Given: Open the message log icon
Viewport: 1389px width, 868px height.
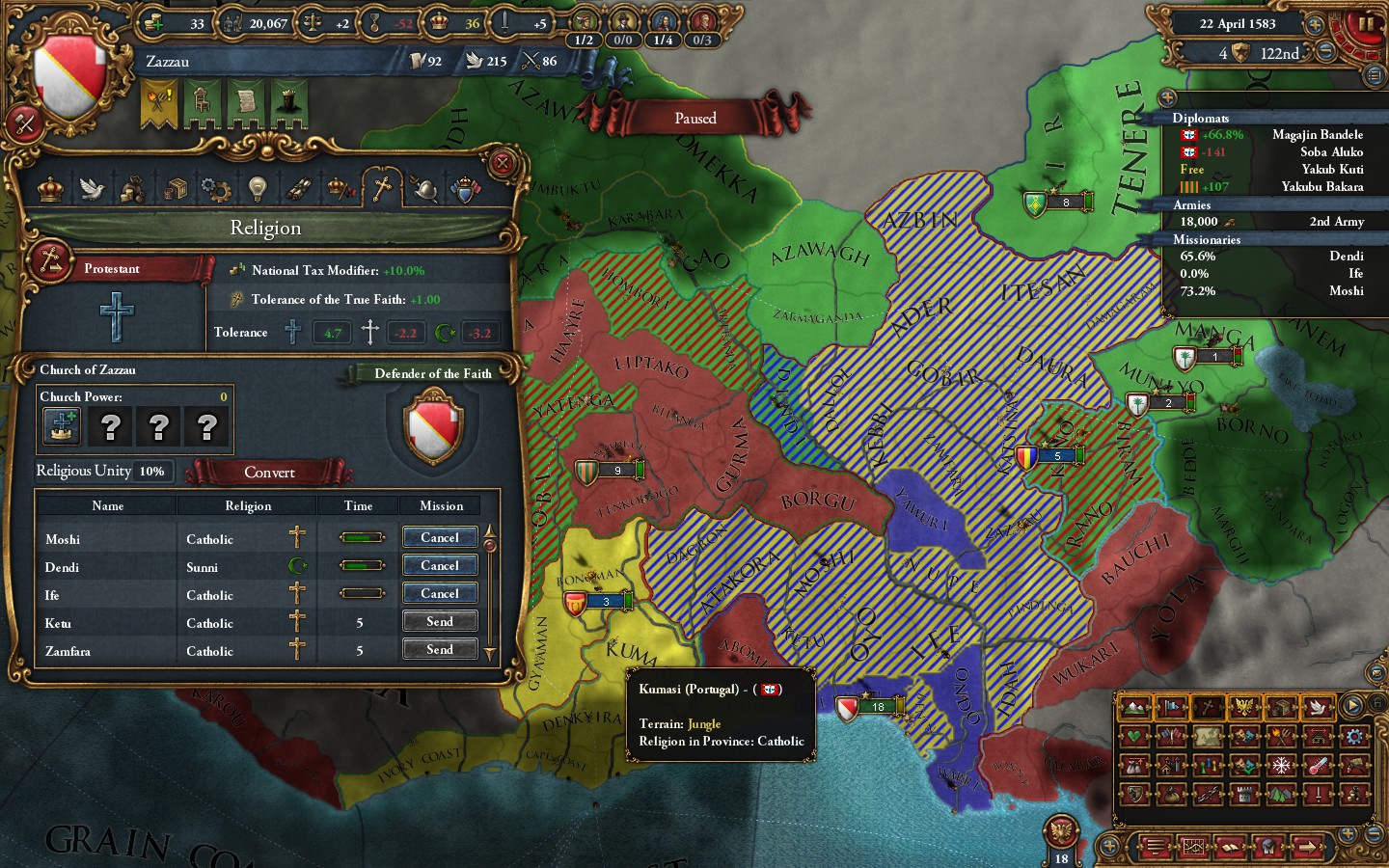Looking at the screenshot, I should tap(1155, 848).
